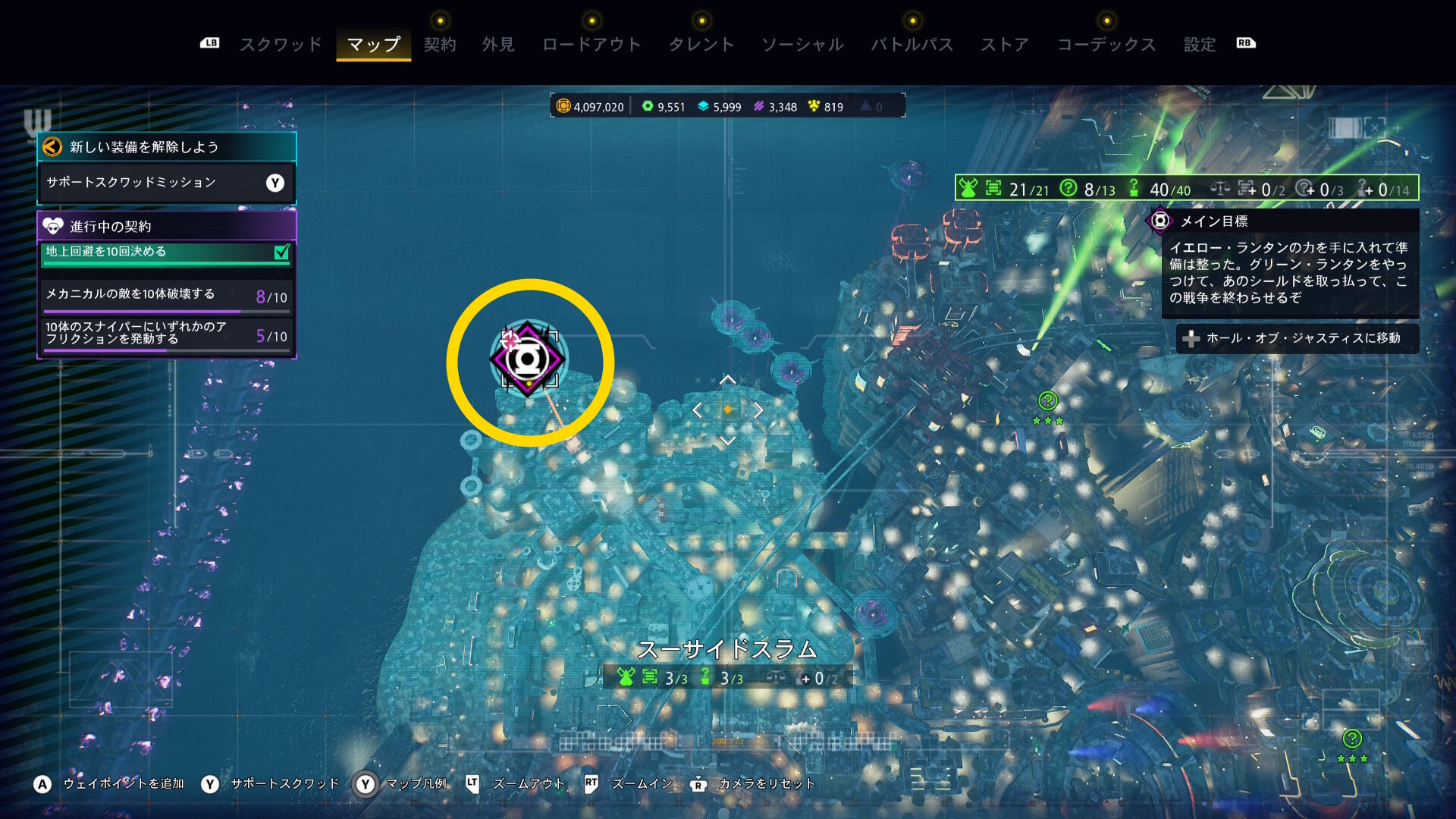1456x819 pixels.
Task: Go to the 設定 tab
Action: point(1200,45)
